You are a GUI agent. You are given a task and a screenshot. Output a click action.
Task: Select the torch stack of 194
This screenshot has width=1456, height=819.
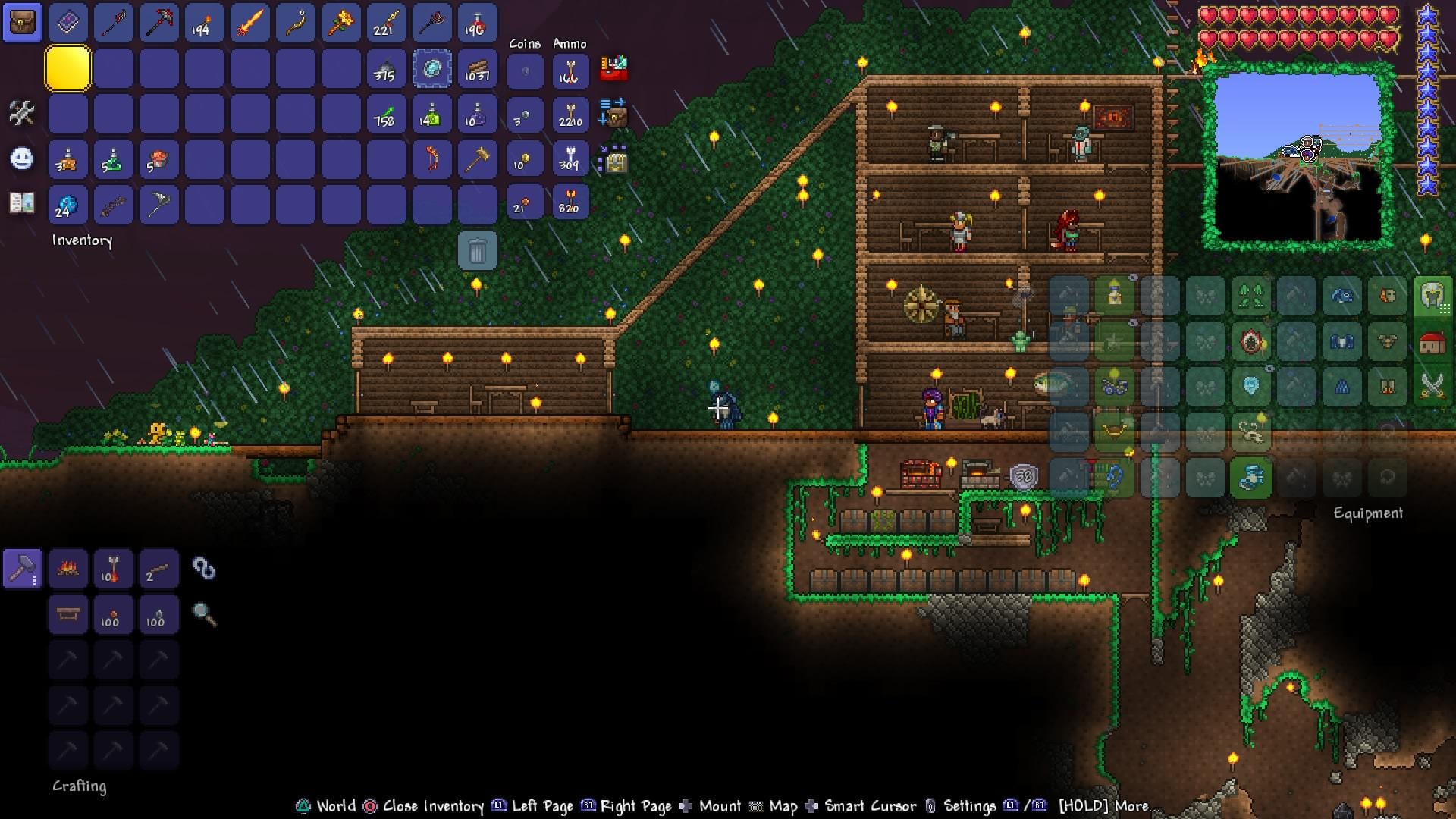click(x=204, y=24)
